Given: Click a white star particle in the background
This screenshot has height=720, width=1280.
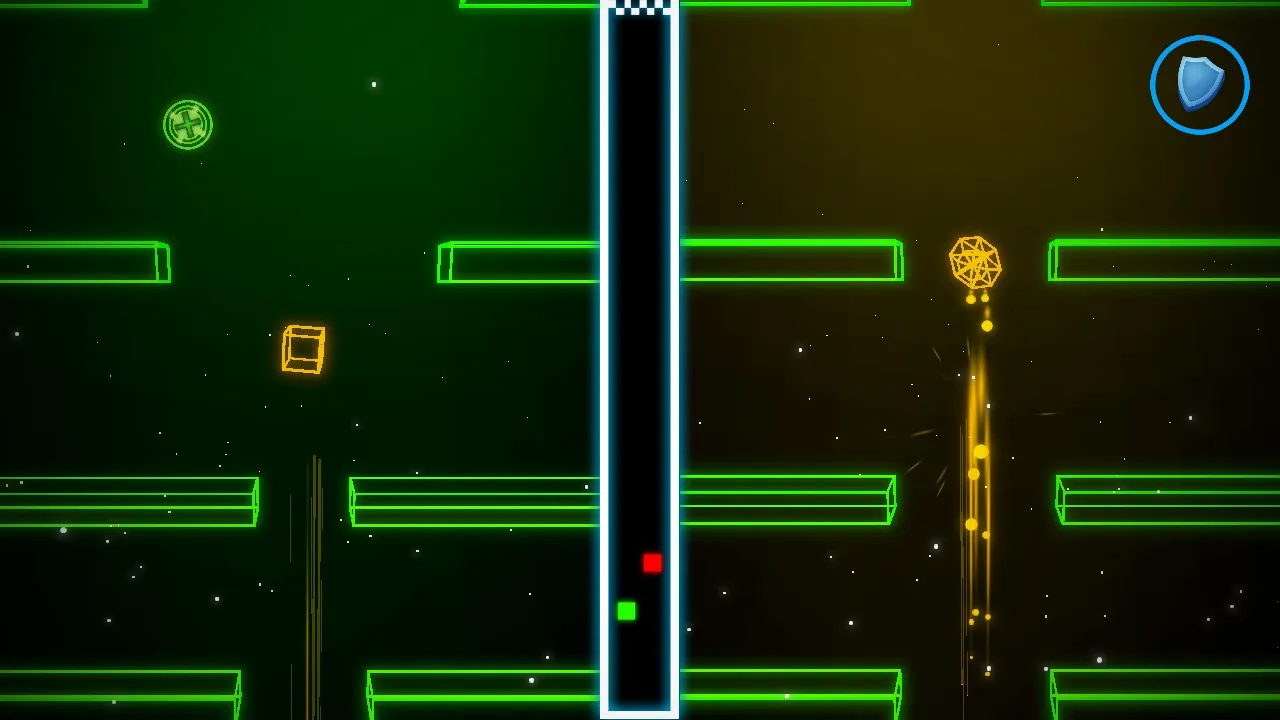Looking at the screenshot, I should tap(374, 84).
